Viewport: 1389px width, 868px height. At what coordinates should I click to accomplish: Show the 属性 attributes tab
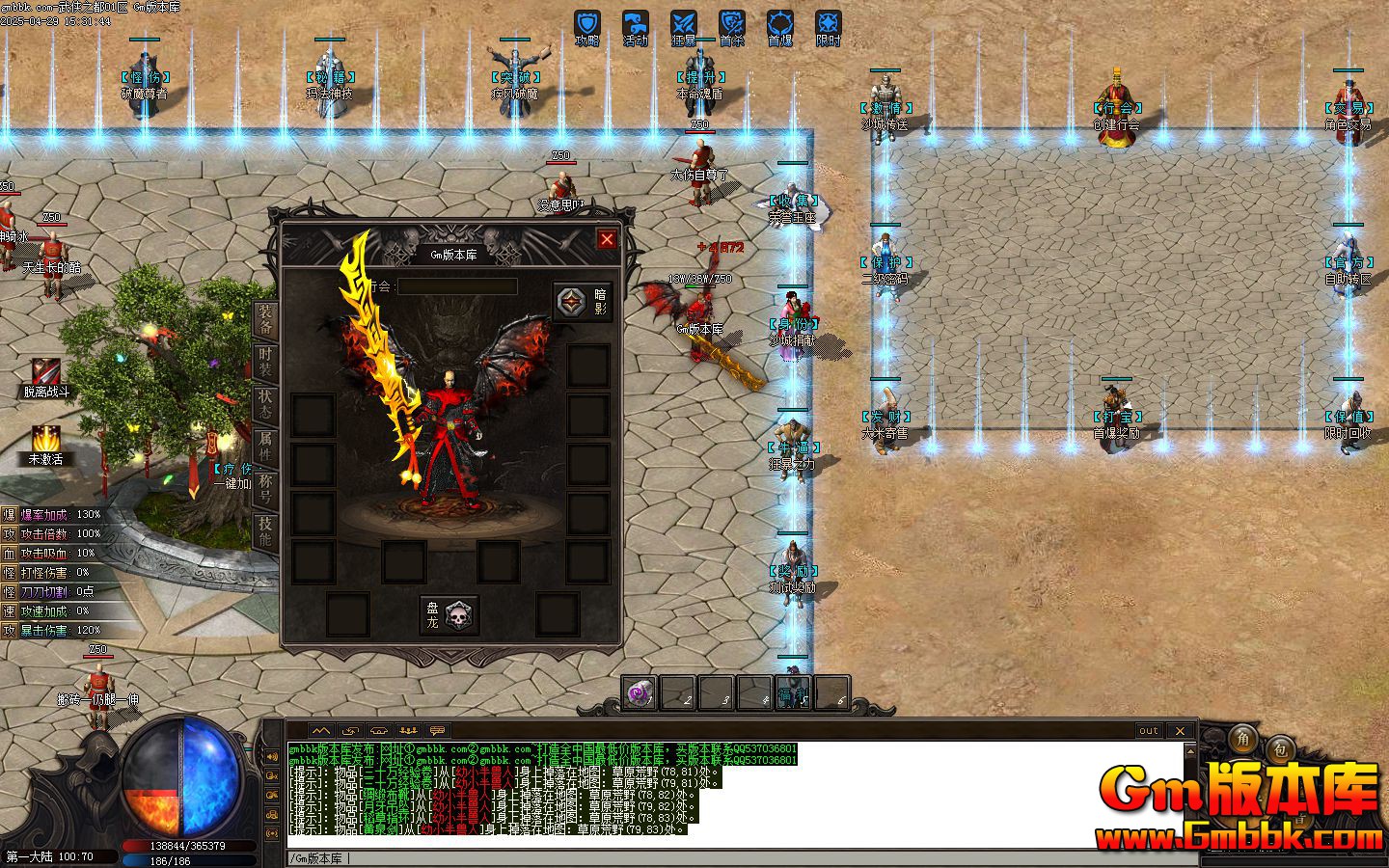click(265, 445)
